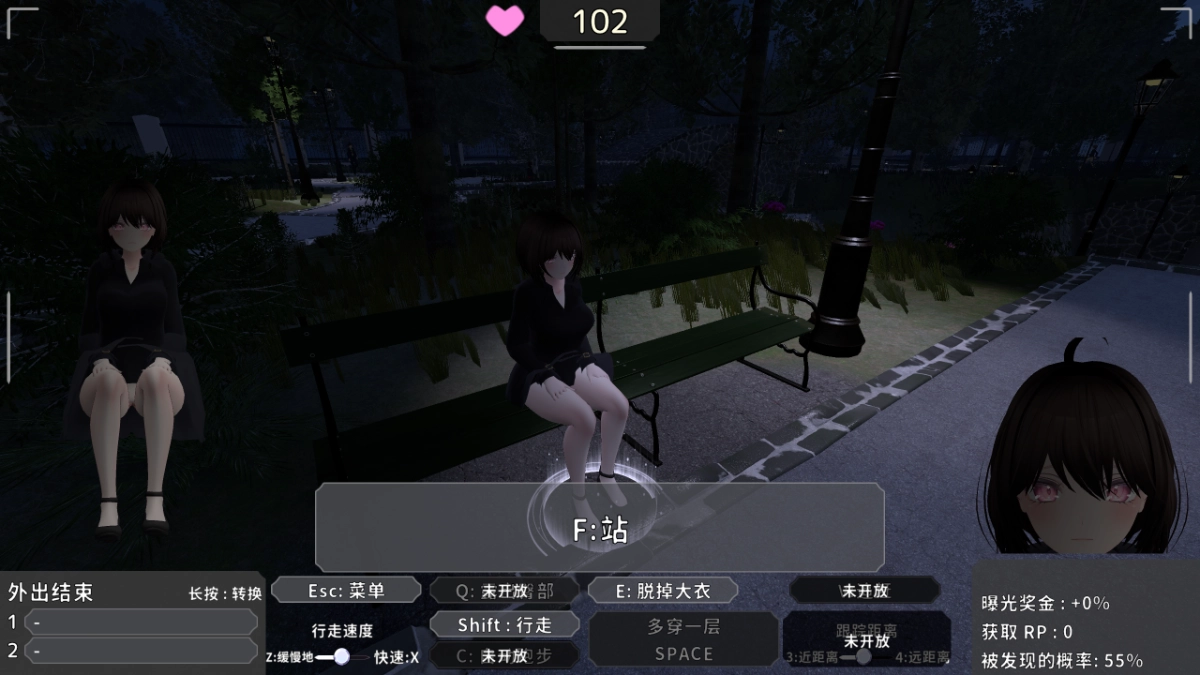Select outing slot number 2
Viewport: 1200px width, 675px height.
[140, 651]
